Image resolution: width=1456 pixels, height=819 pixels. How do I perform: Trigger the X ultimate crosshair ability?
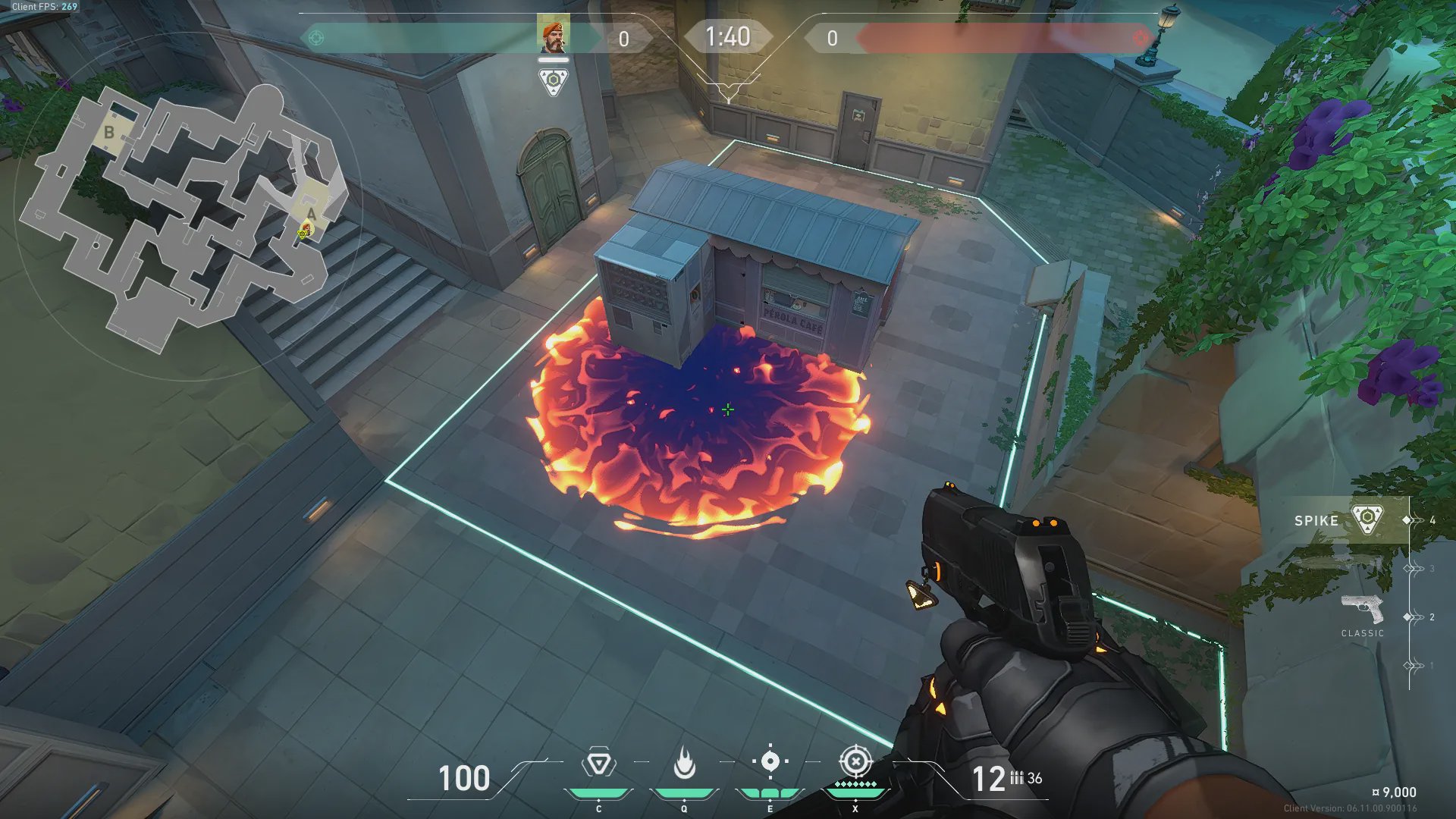[x=855, y=761]
